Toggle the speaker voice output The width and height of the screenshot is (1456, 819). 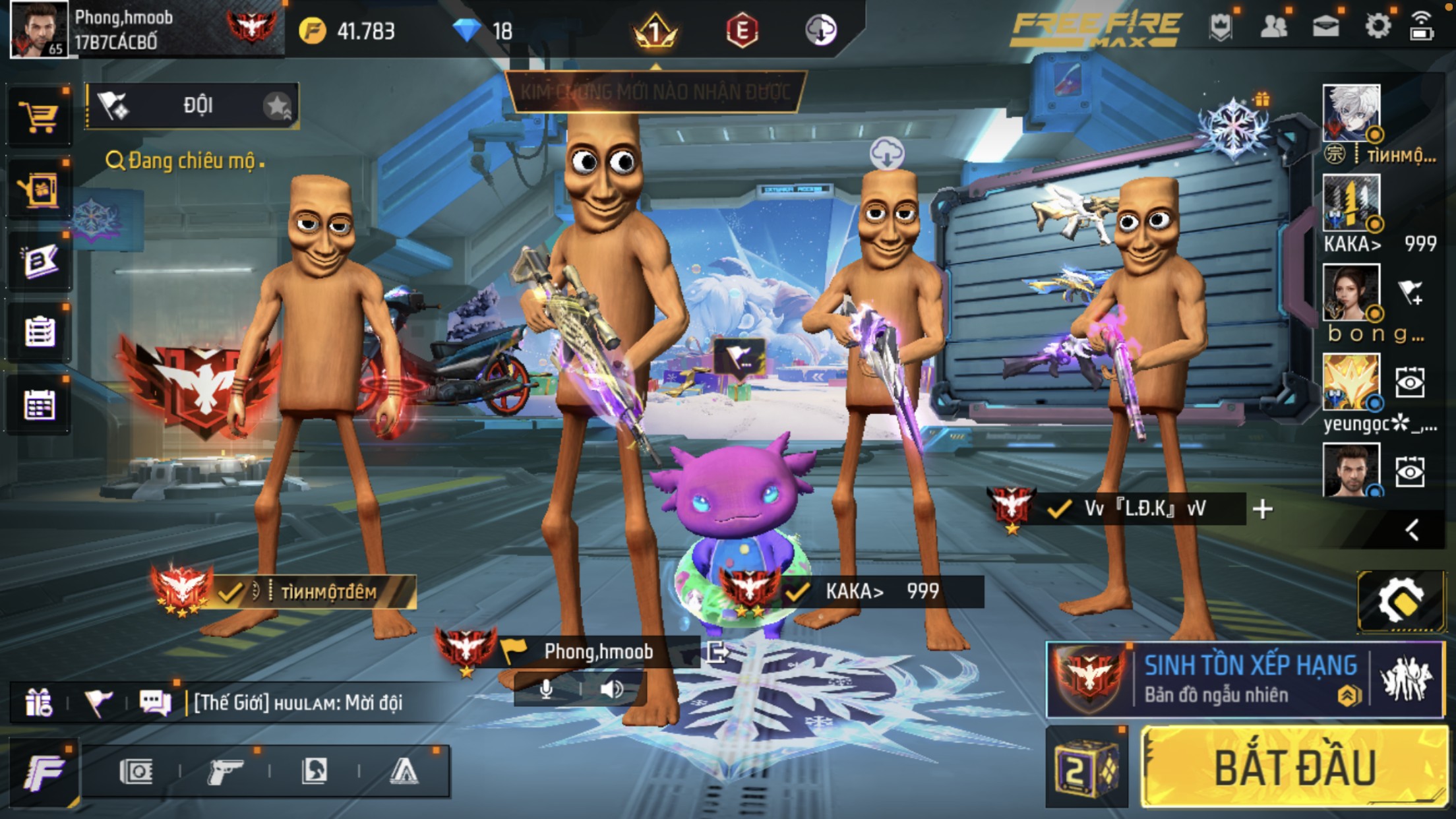611,690
